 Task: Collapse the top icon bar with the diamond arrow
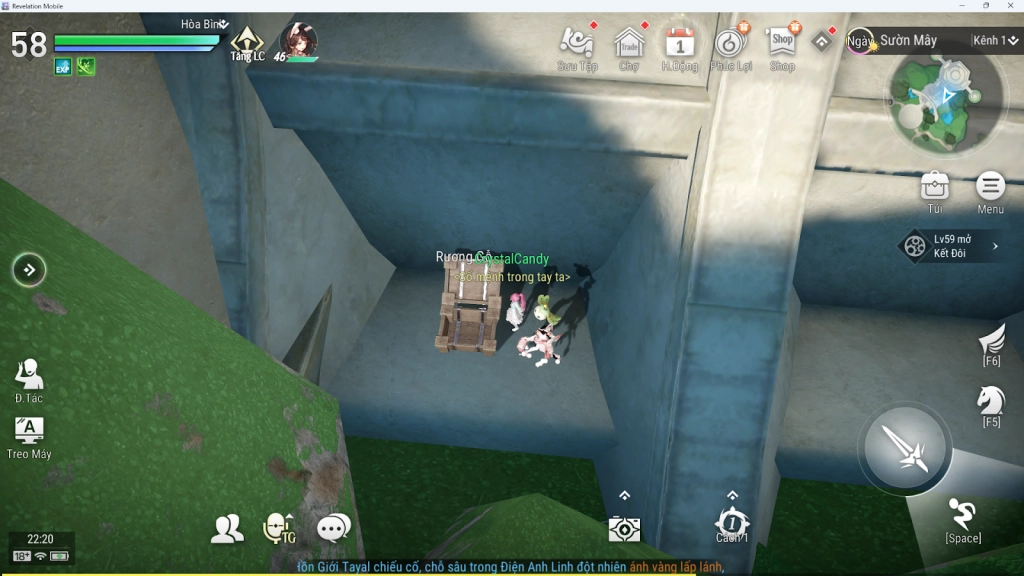[x=822, y=41]
